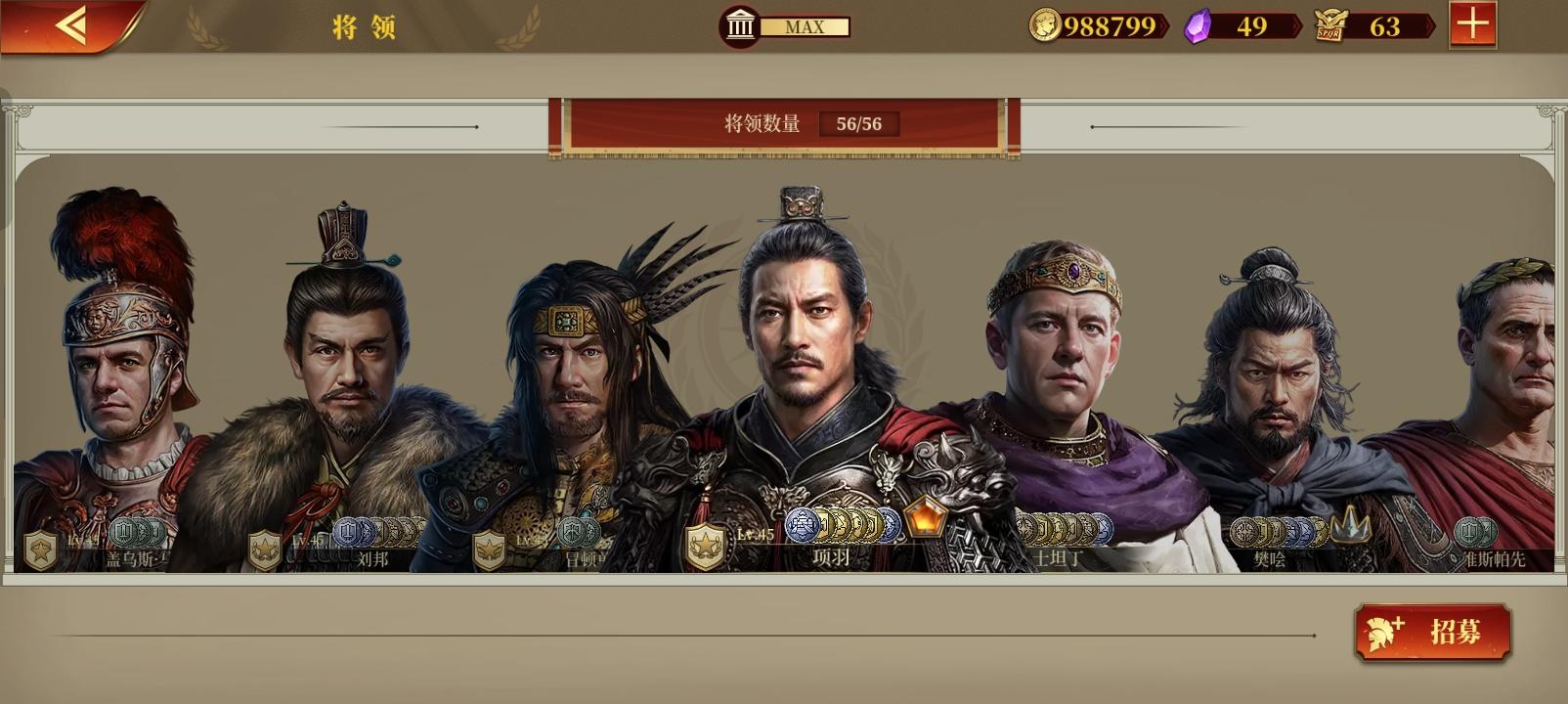Click the purple gem currency icon
This screenshot has width=1568, height=704.
[1197, 23]
